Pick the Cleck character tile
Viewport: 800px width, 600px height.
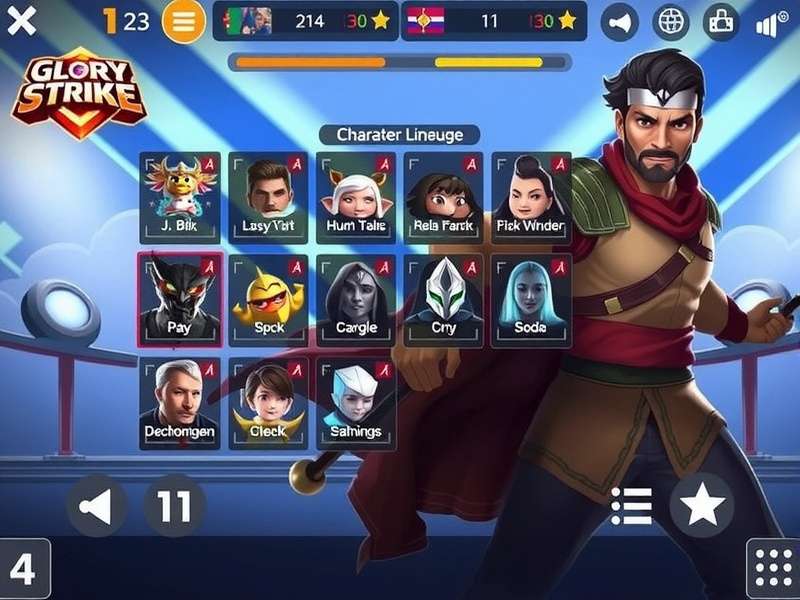pyautogui.click(x=268, y=403)
